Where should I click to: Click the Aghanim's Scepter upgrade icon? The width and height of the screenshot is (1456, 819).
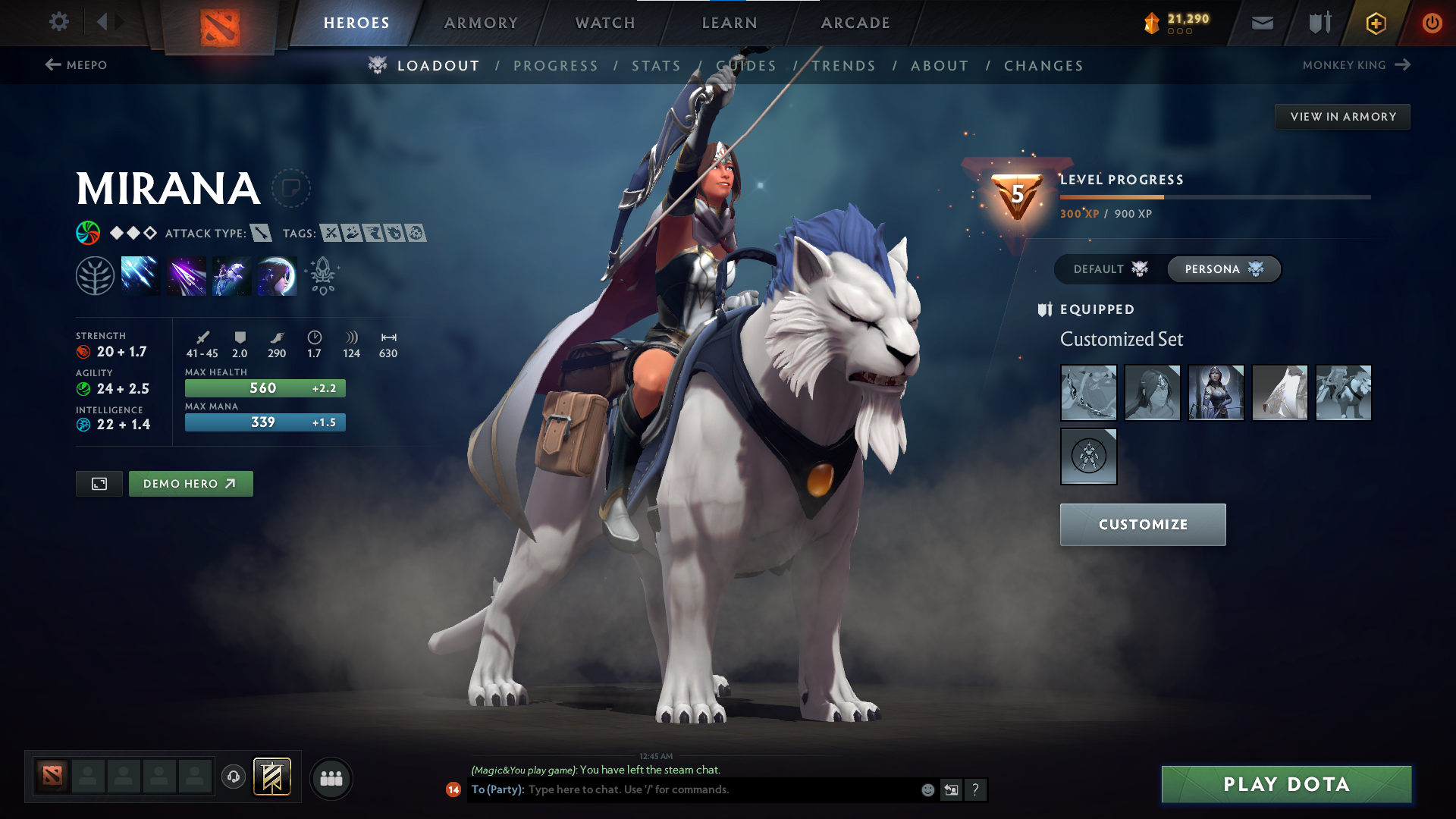click(x=322, y=275)
